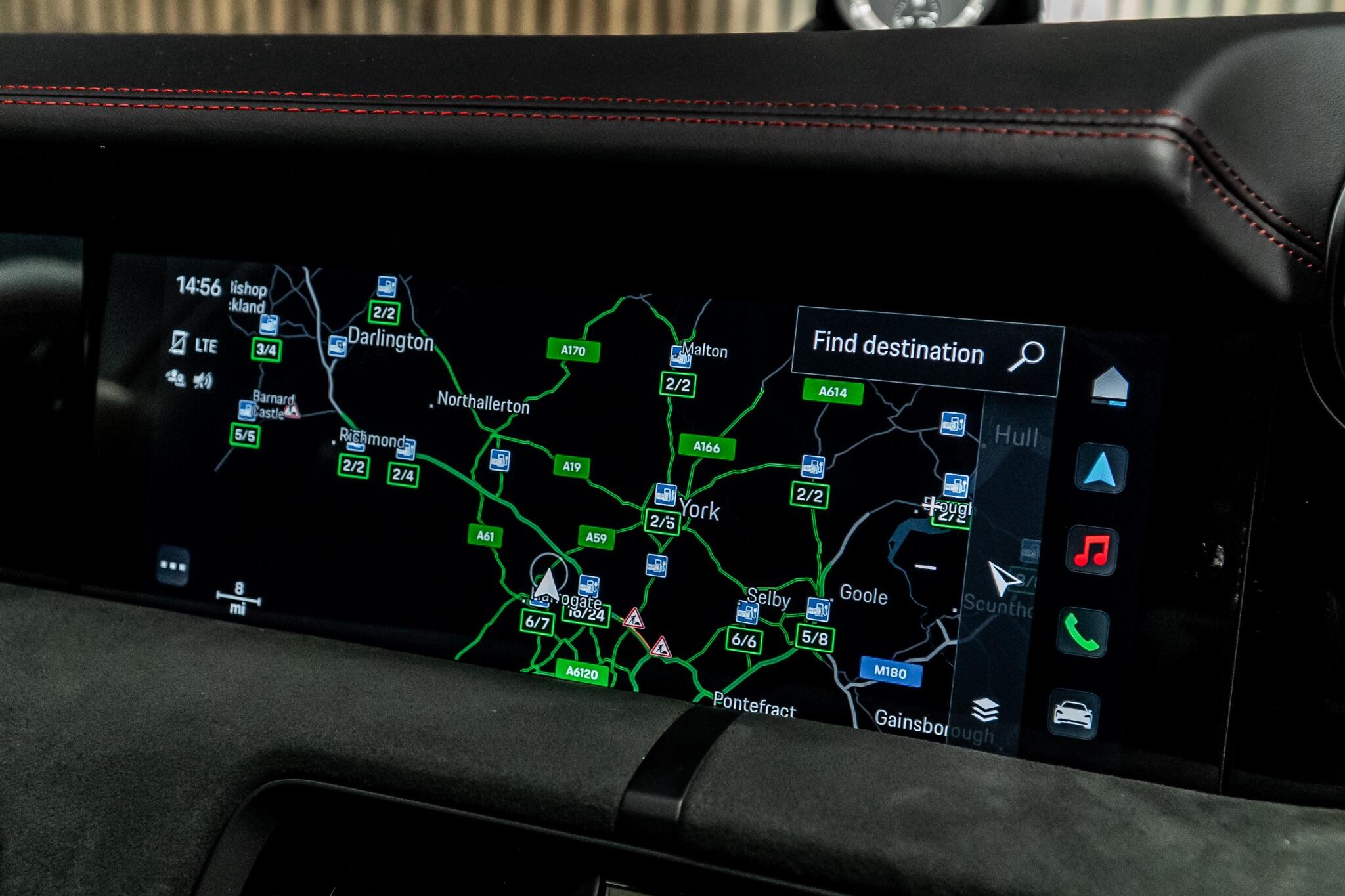Pick the 5/5 charging station marker

pos(245,435)
